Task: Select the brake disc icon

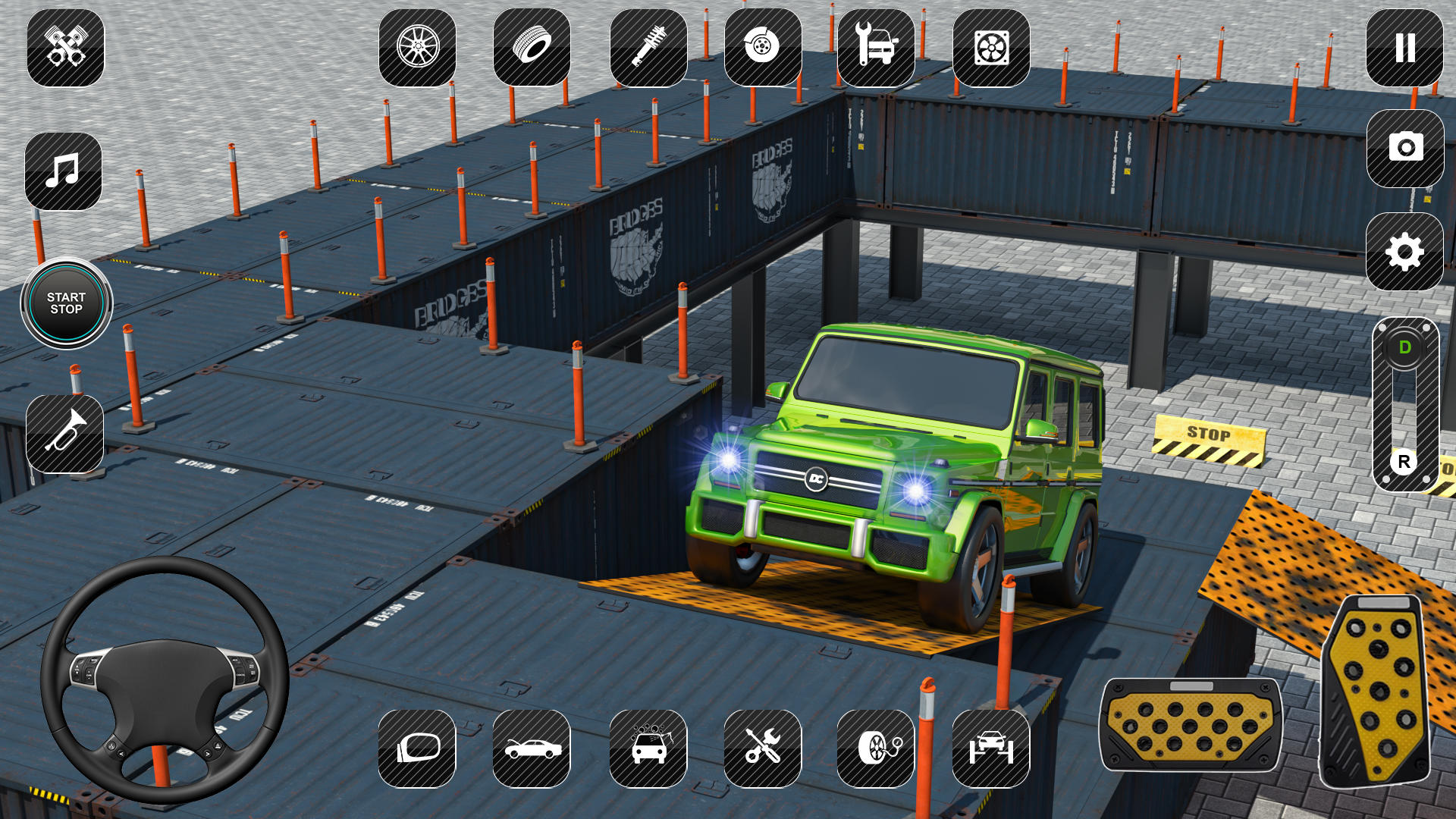Action: 763,48
